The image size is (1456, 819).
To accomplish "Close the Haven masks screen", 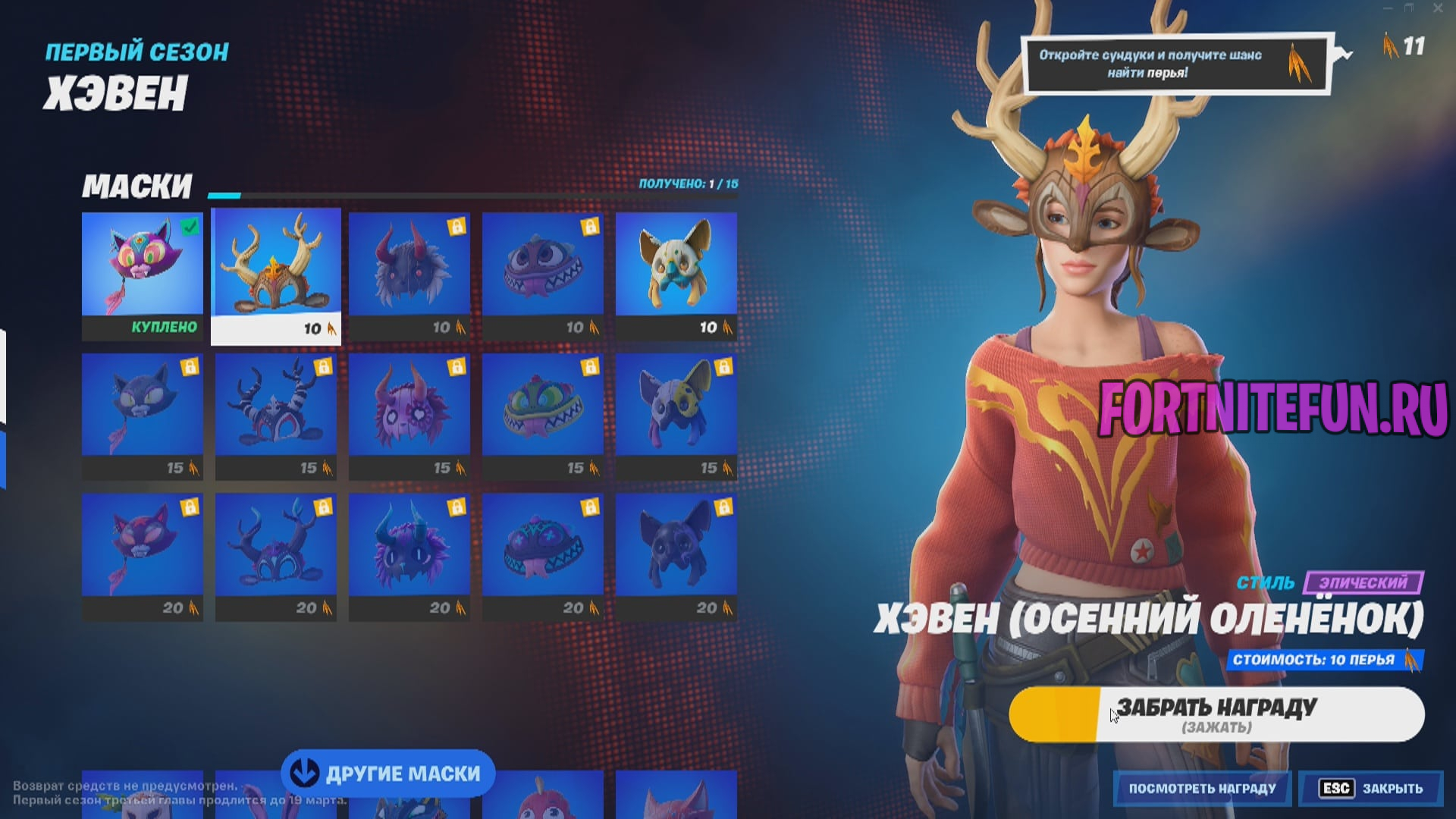I will click(x=1371, y=789).
